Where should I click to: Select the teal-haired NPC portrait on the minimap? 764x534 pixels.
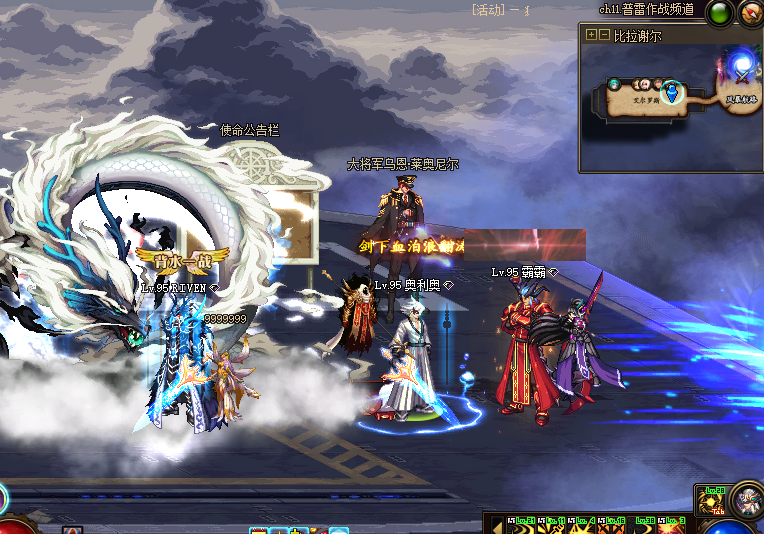click(x=613, y=85)
